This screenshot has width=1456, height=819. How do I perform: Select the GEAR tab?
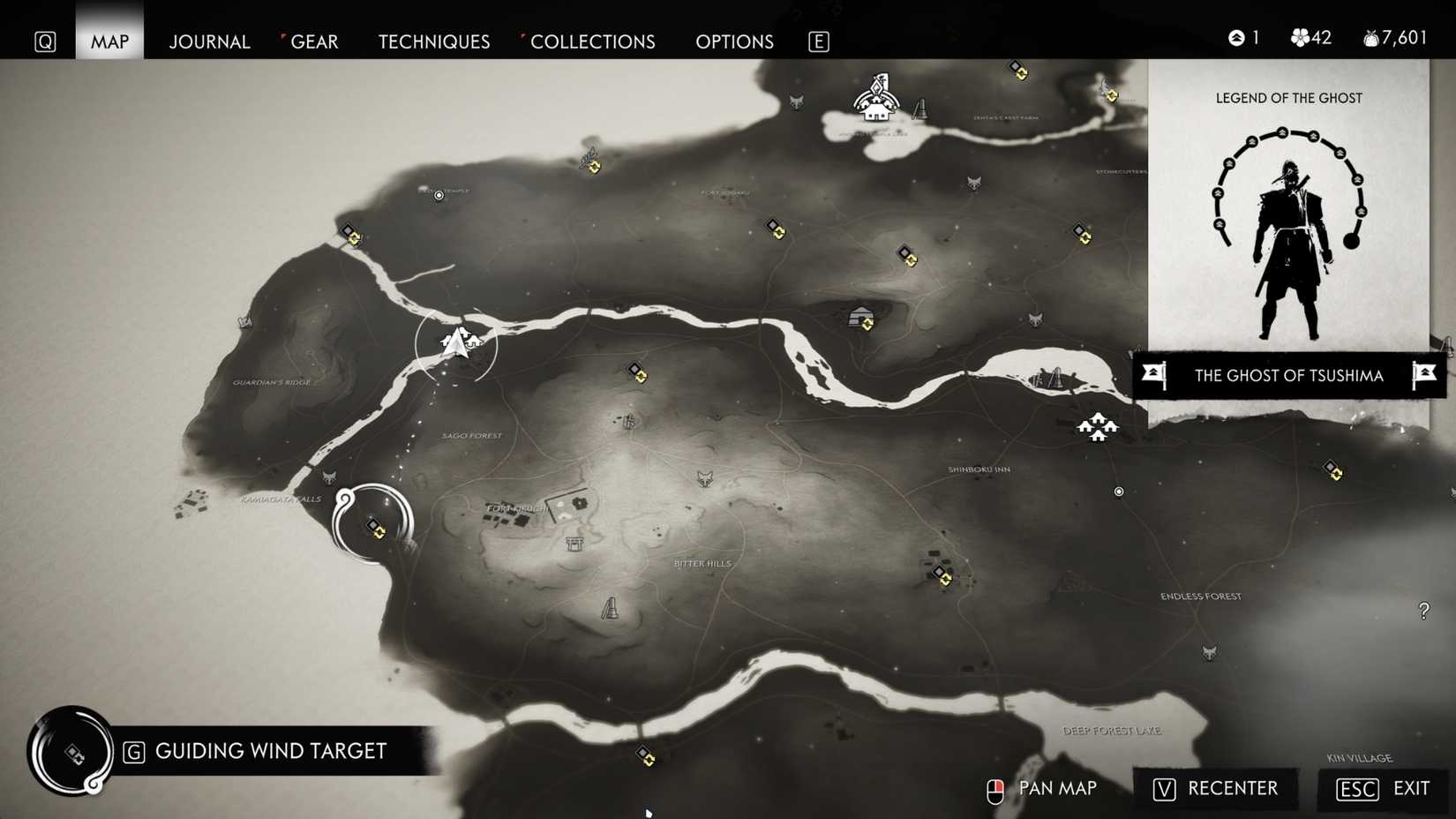(x=313, y=41)
